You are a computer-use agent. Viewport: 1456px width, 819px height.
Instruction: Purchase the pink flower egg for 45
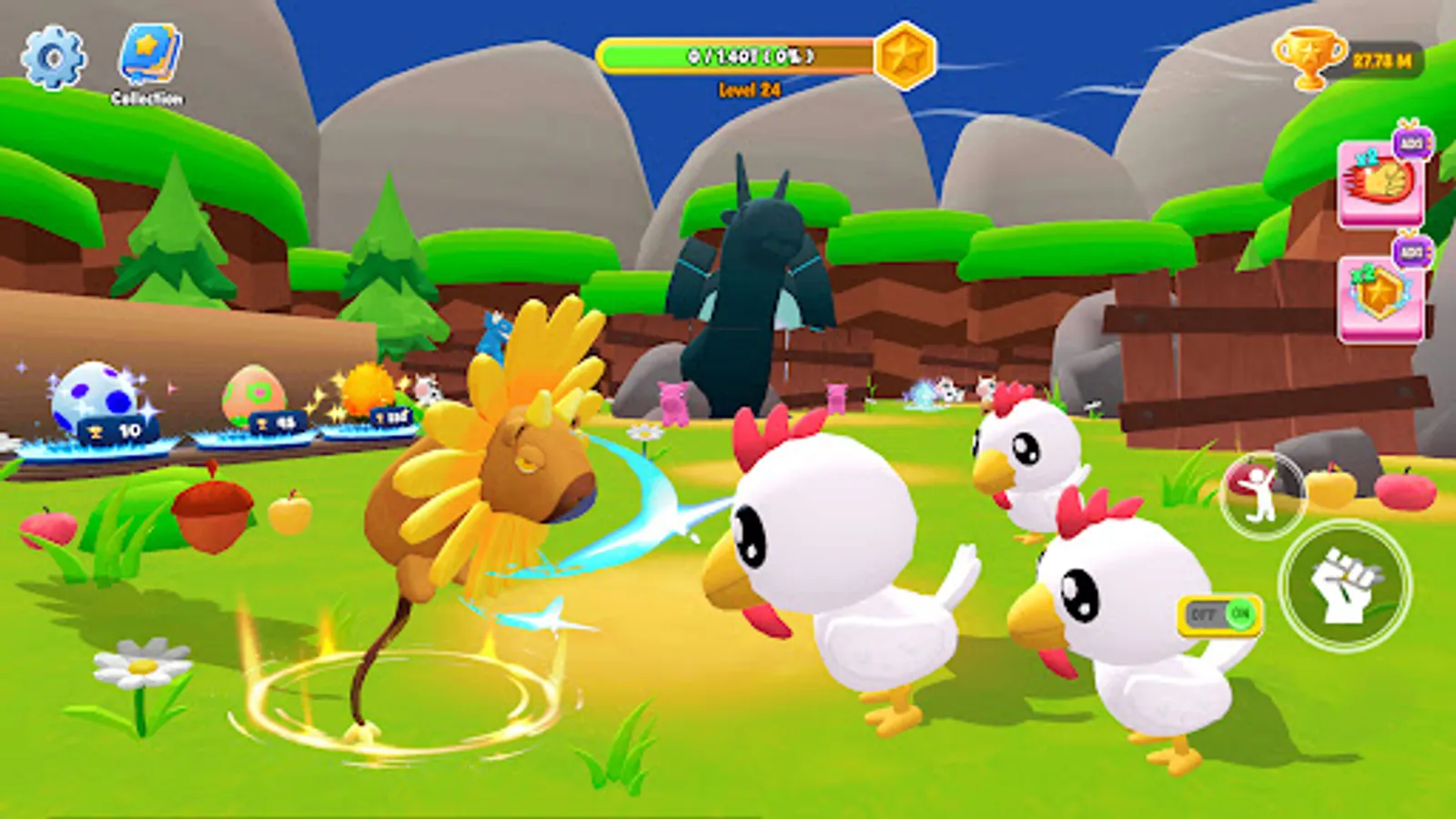[258, 399]
